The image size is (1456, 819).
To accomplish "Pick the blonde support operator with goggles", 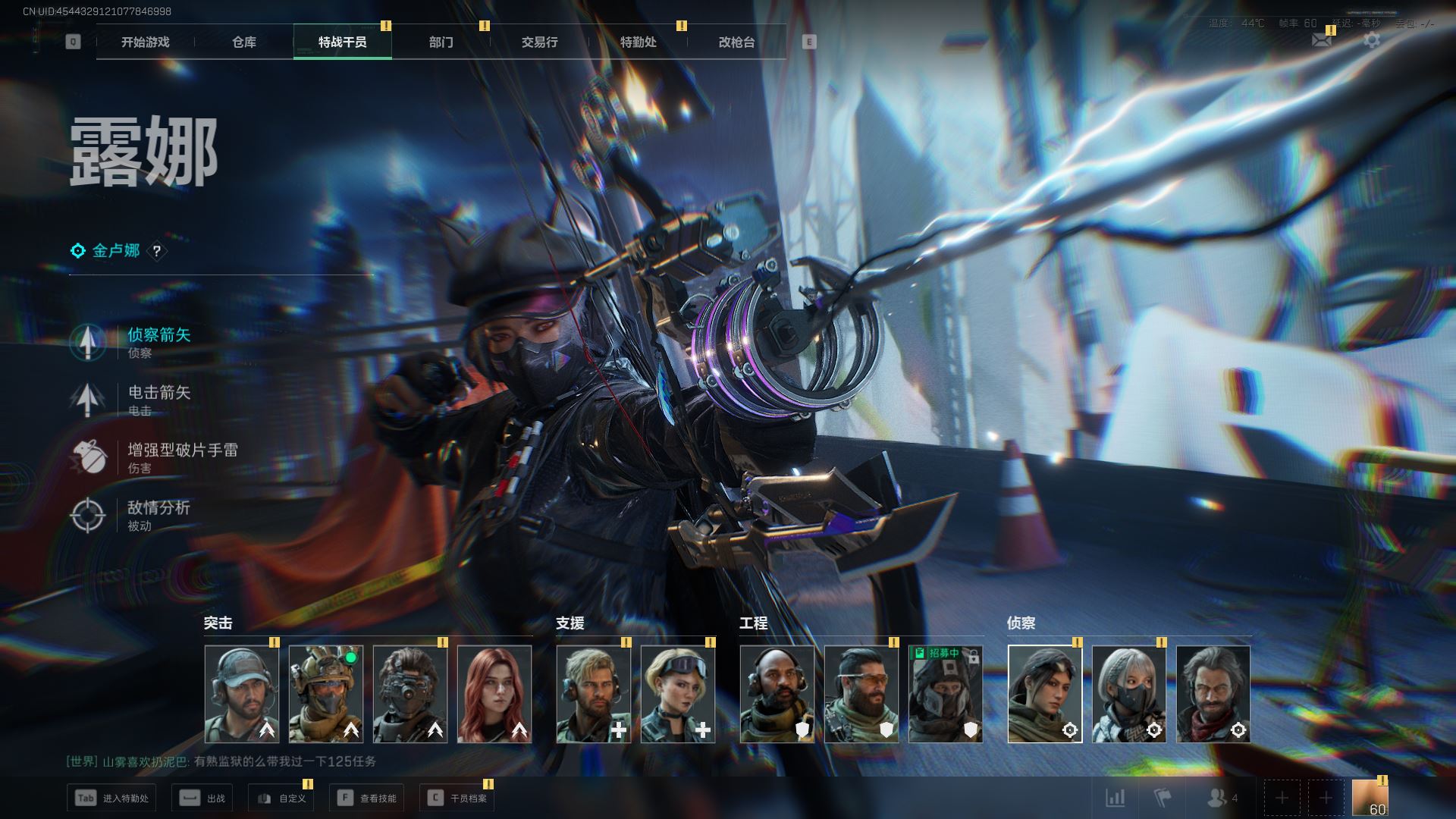I will pos(678,694).
